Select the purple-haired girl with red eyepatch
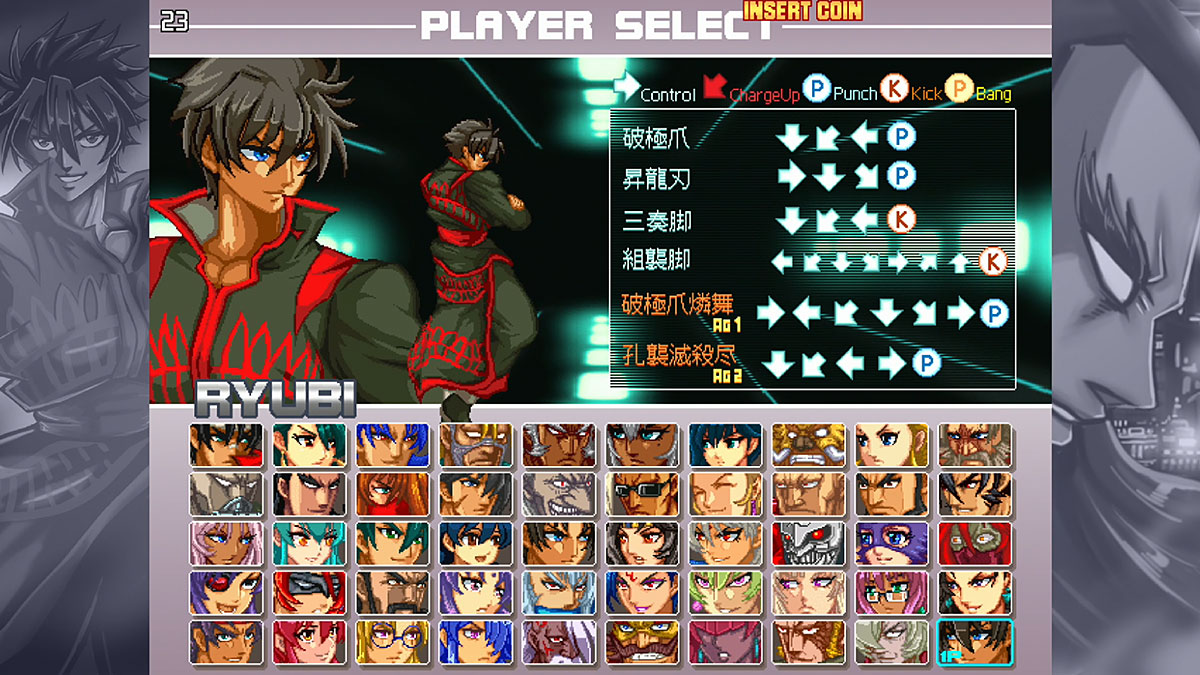Image resolution: width=1200 pixels, height=675 pixels. point(226,592)
